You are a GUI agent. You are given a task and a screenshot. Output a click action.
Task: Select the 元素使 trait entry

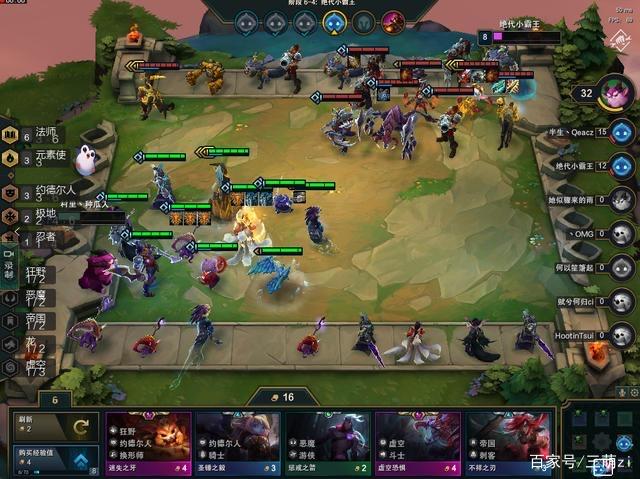pyautogui.click(x=44, y=156)
